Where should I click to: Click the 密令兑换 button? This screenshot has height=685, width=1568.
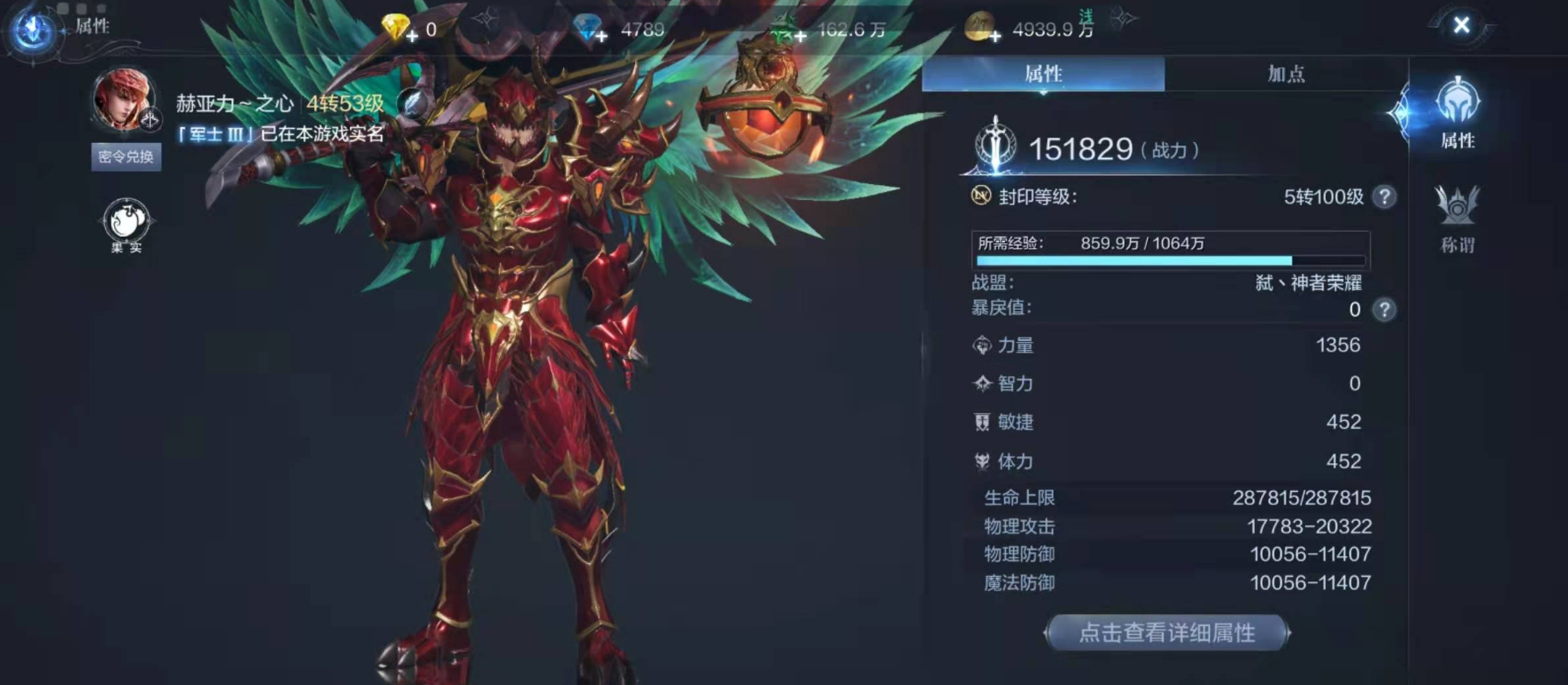pyautogui.click(x=125, y=158)
